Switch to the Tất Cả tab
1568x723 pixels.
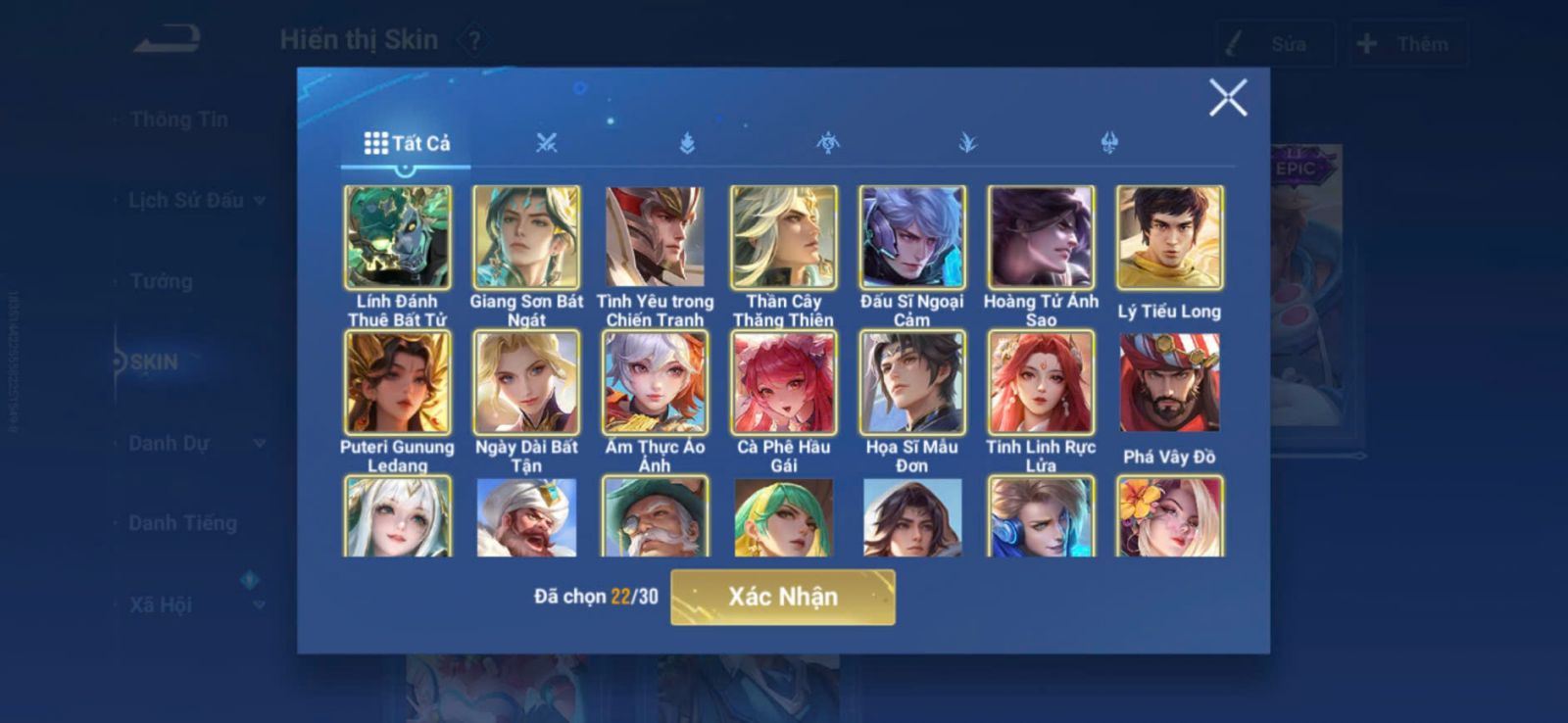click(407, 144)
